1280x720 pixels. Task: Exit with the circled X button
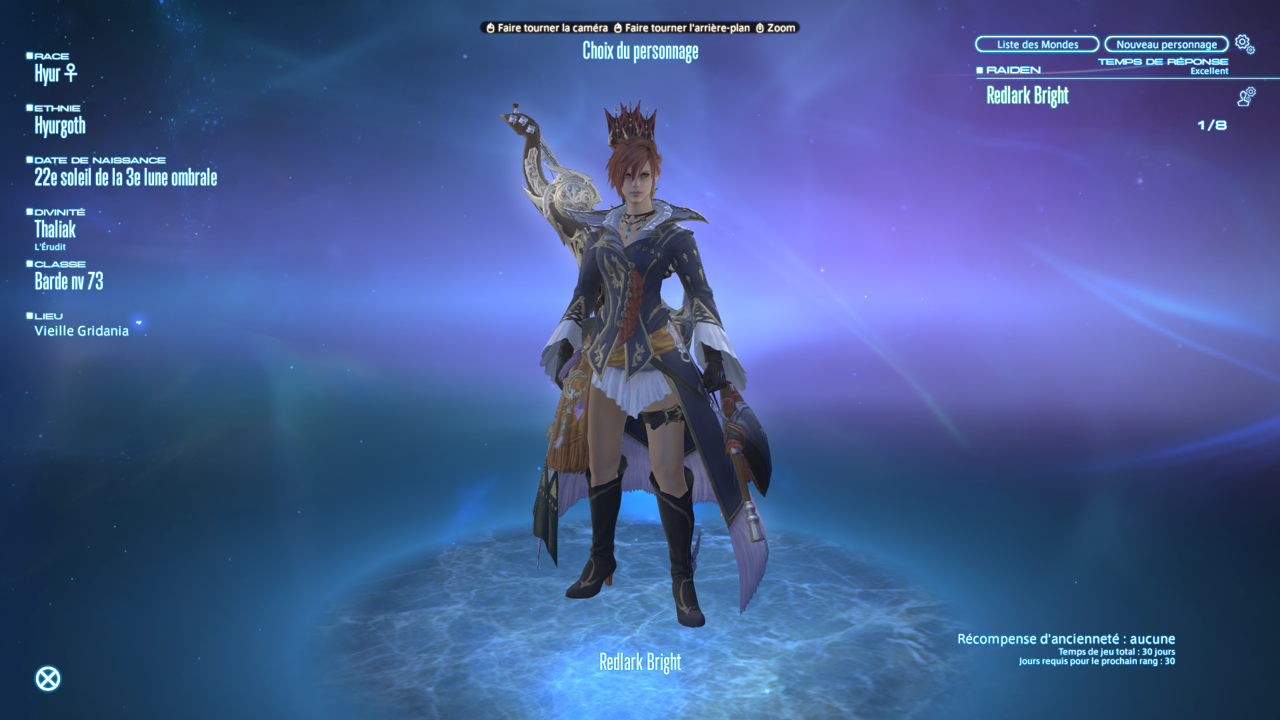click(48, 679)
